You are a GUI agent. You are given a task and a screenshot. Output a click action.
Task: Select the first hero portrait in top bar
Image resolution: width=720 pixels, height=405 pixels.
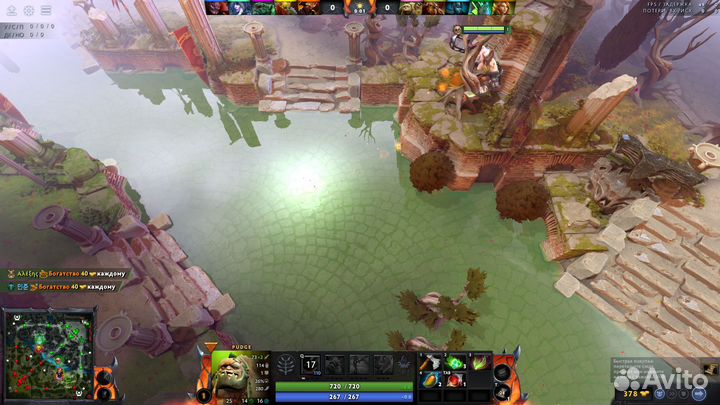click(x=215, y=7)
